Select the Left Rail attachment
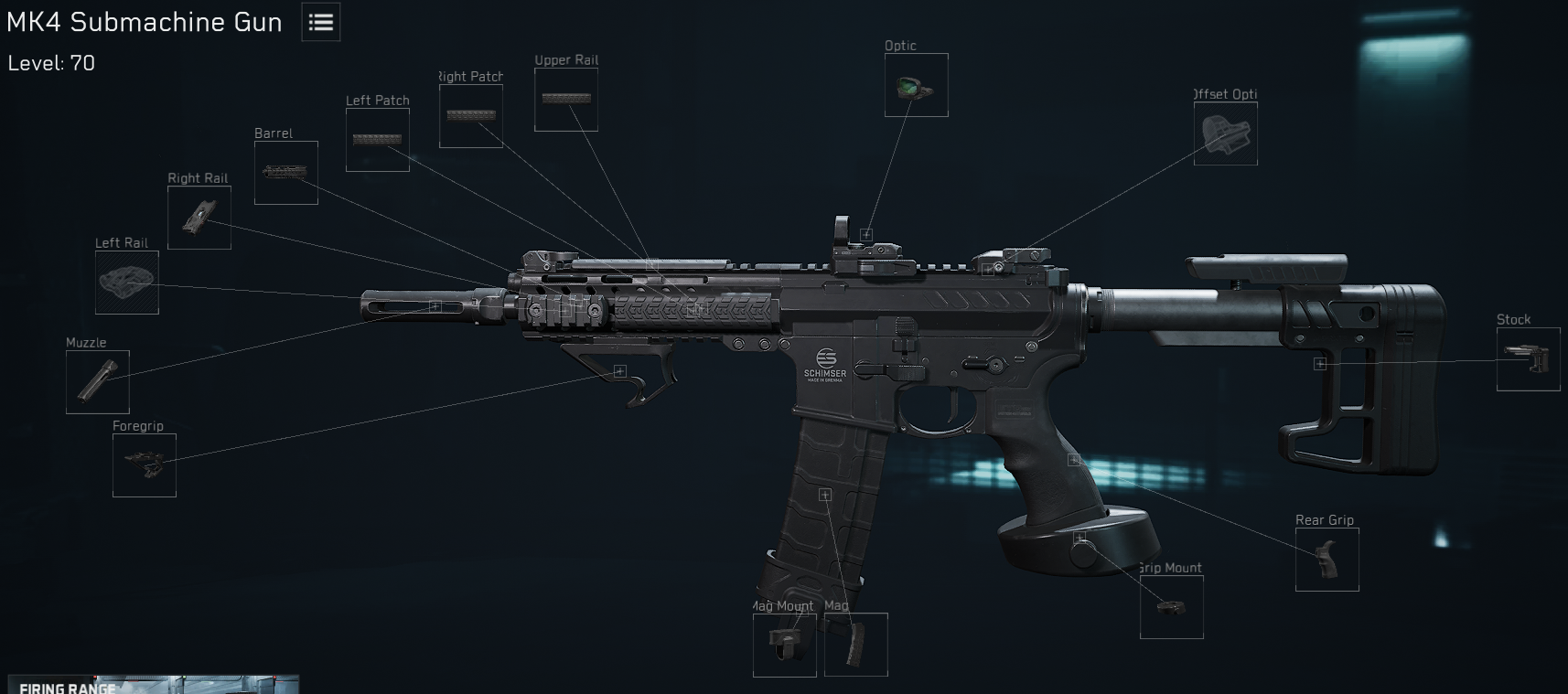Screen dimensions: 1568x694 (x=128, y=282)
